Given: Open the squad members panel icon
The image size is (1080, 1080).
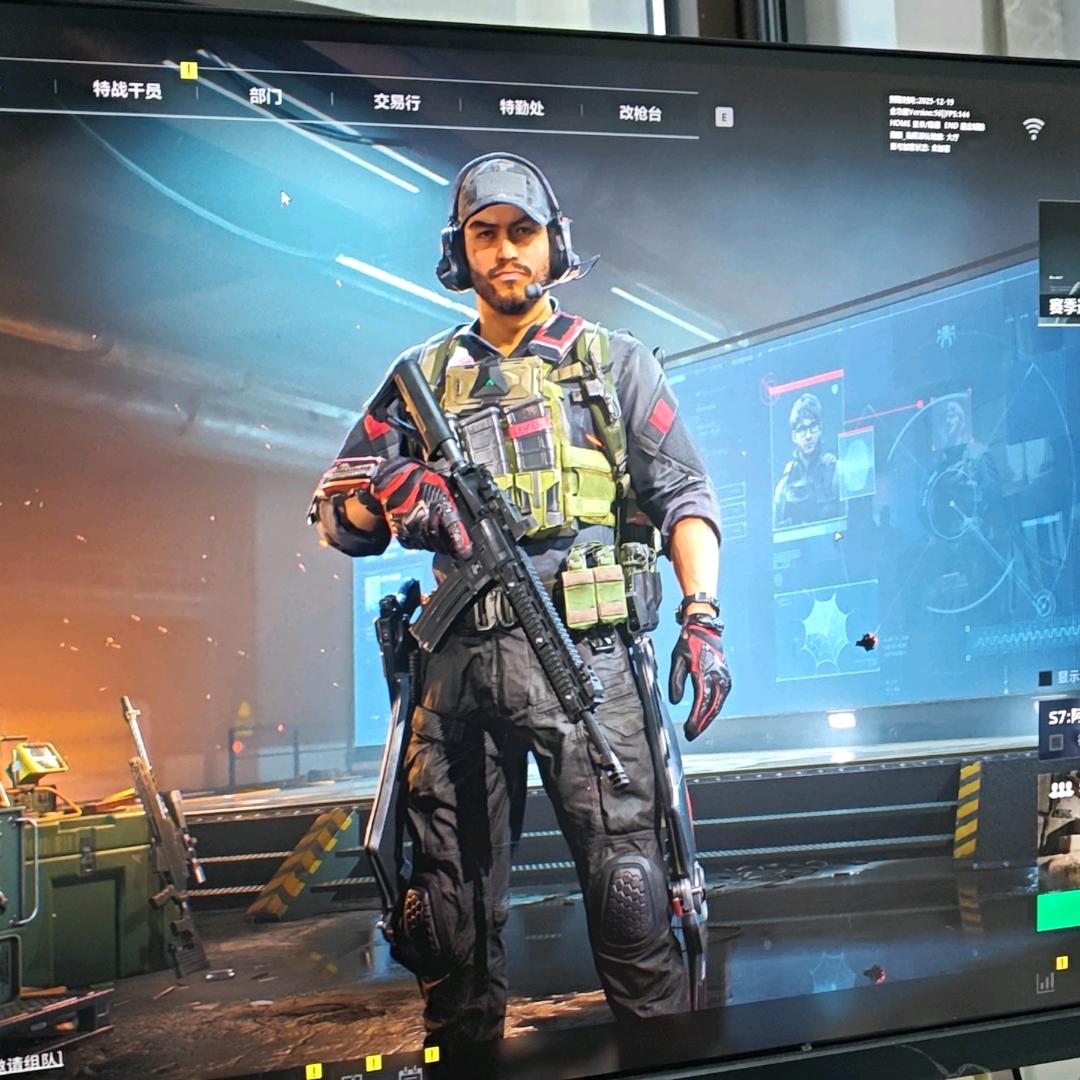Looking at the screenshot, I should coord(1062,789).
